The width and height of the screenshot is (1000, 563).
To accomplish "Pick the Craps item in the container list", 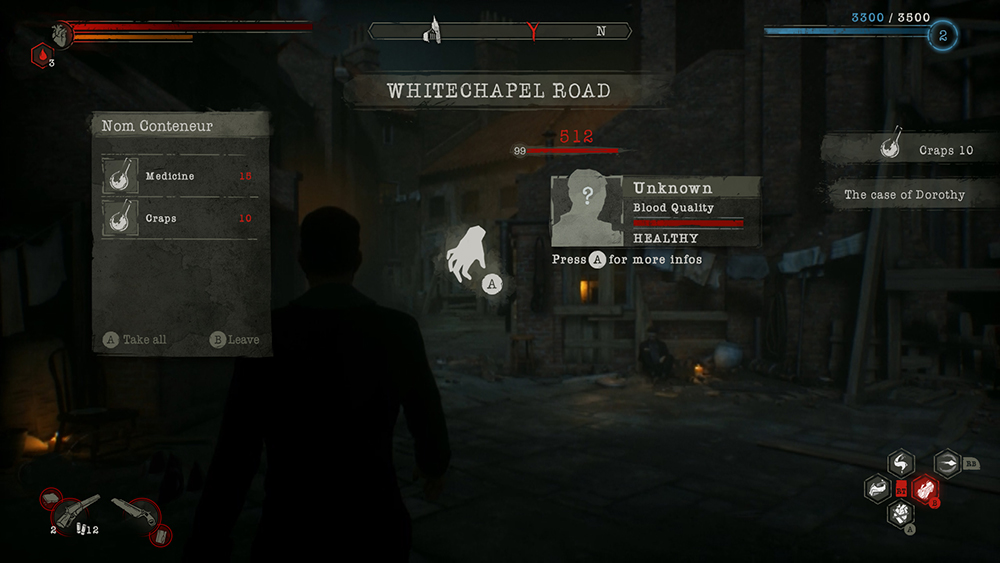I will (x=180, y=218).
